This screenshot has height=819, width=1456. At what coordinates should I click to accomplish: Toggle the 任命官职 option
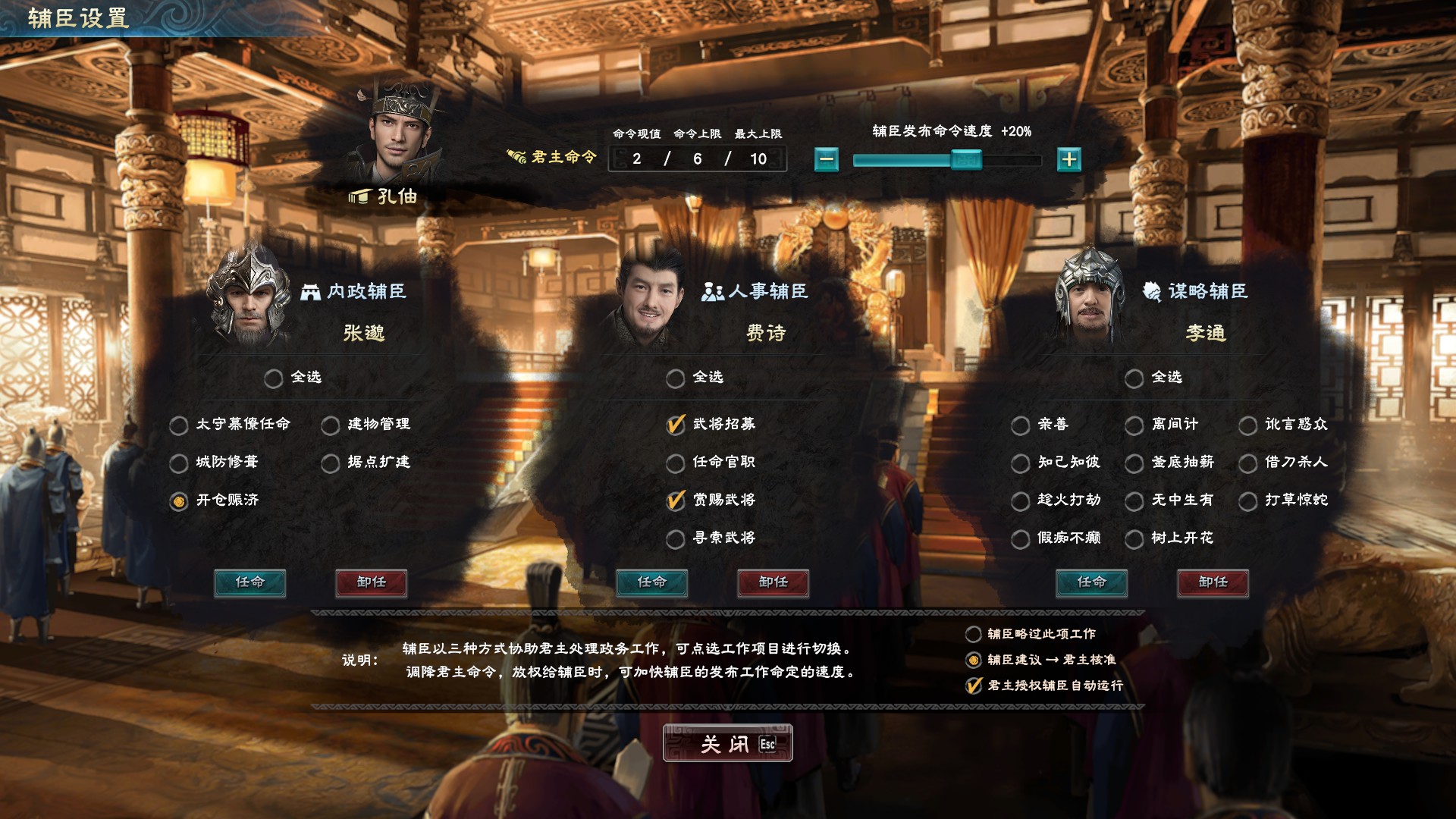676,463
